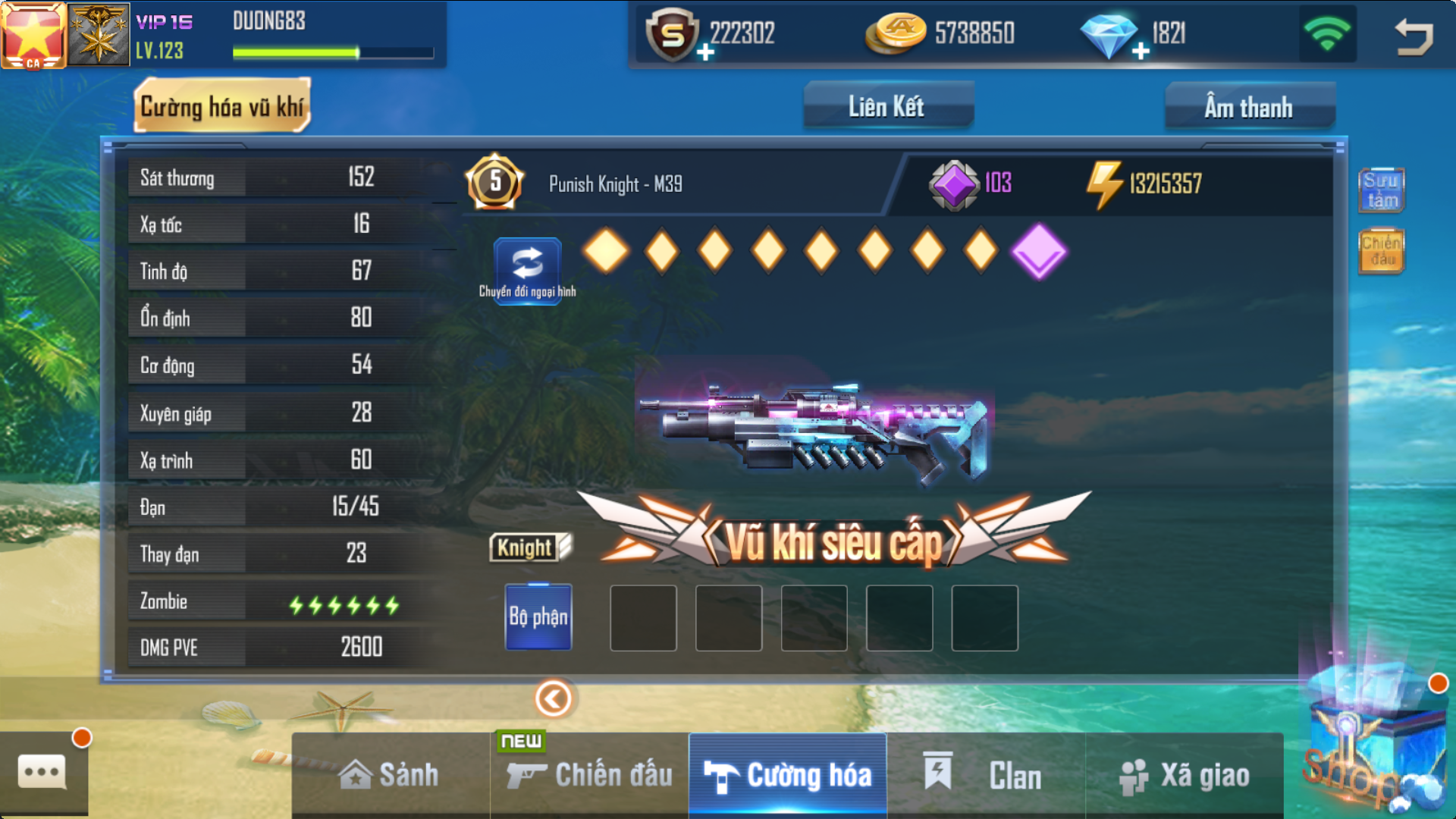The image size is (1456, 819).
Task: Click the Chuyển đổi ngoại hình swap button
Action: pyautogui.click(x=528, y=270)
